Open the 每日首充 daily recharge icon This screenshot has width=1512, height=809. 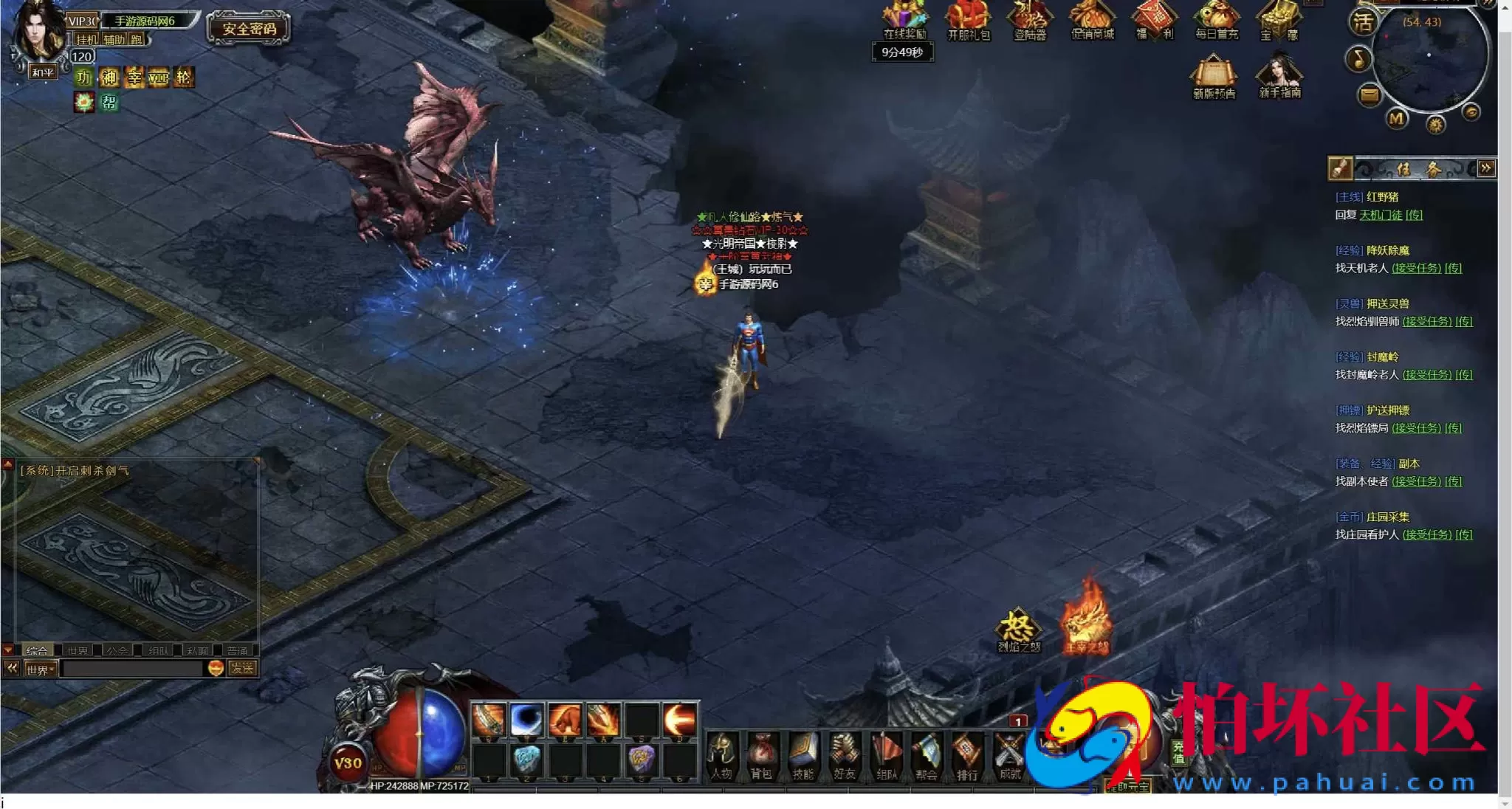pos(1217,20)
